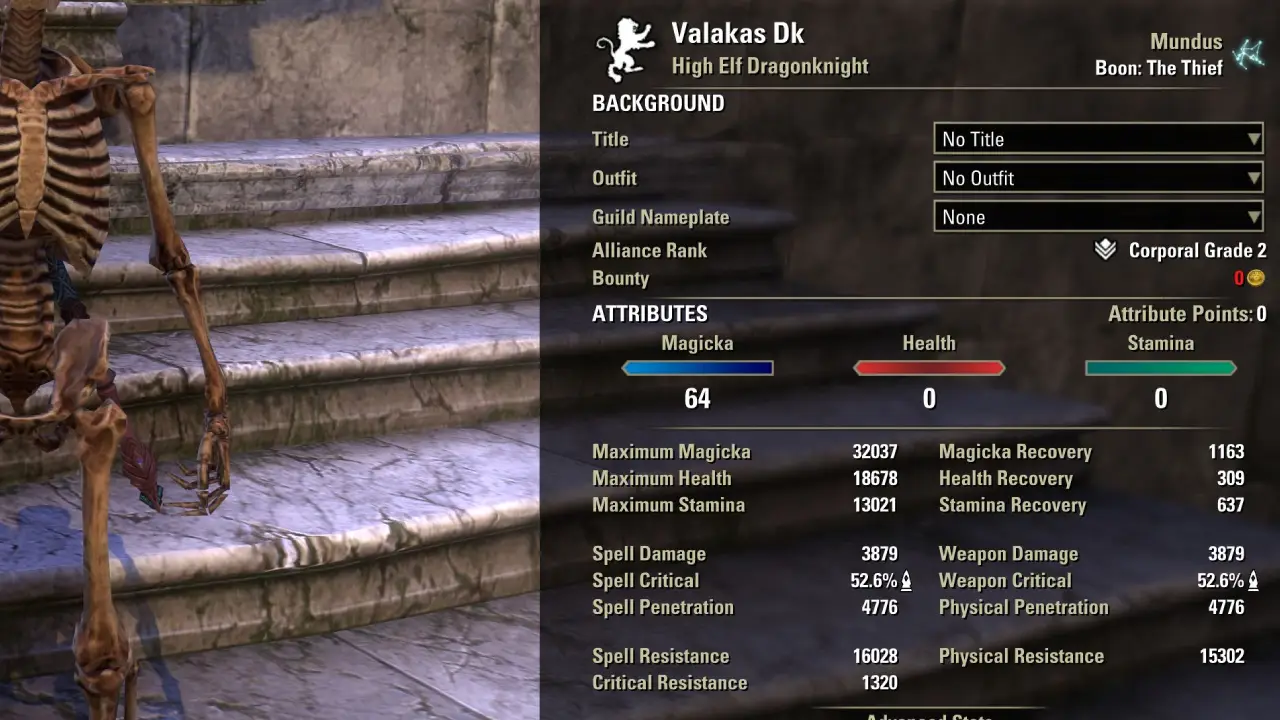The width and height of the screenshot is (1280, 720).
Task: Open the Outfit dropdown
Action: [x=1098, y=178]
